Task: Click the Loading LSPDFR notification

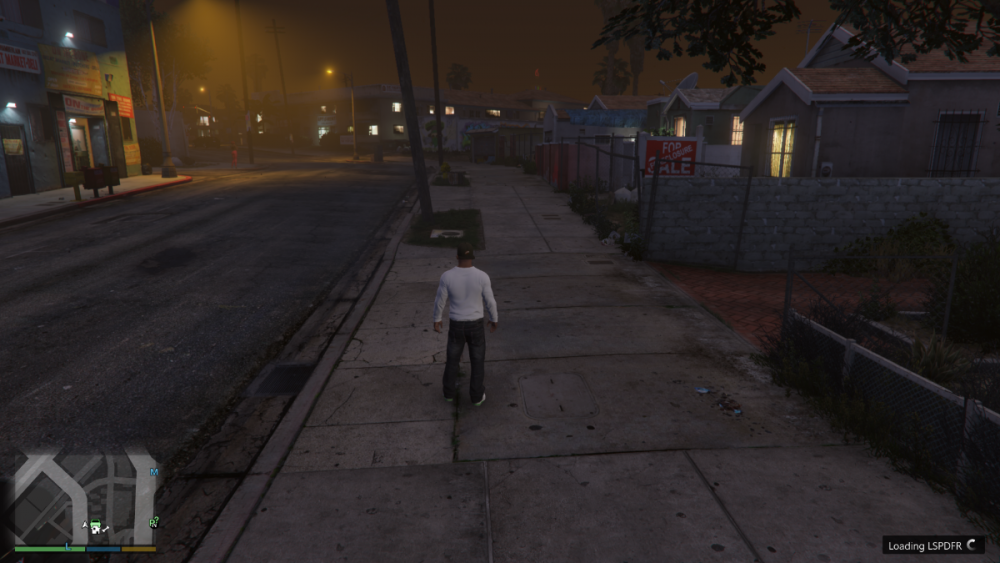Action: click(933, 545)
